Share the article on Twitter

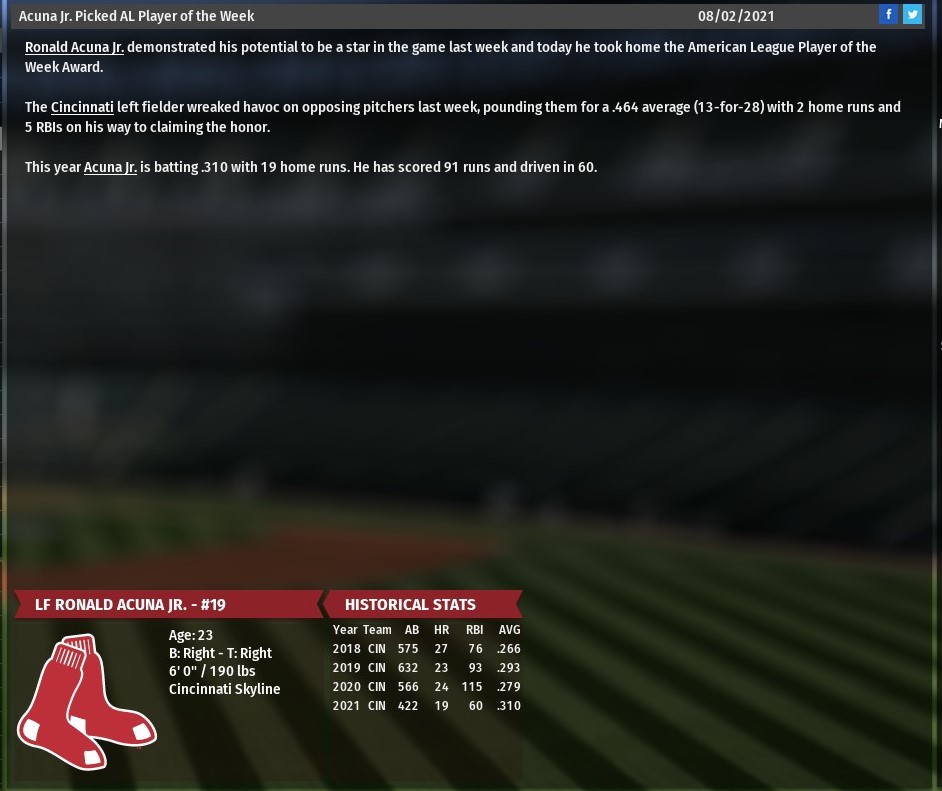[912, 14]
